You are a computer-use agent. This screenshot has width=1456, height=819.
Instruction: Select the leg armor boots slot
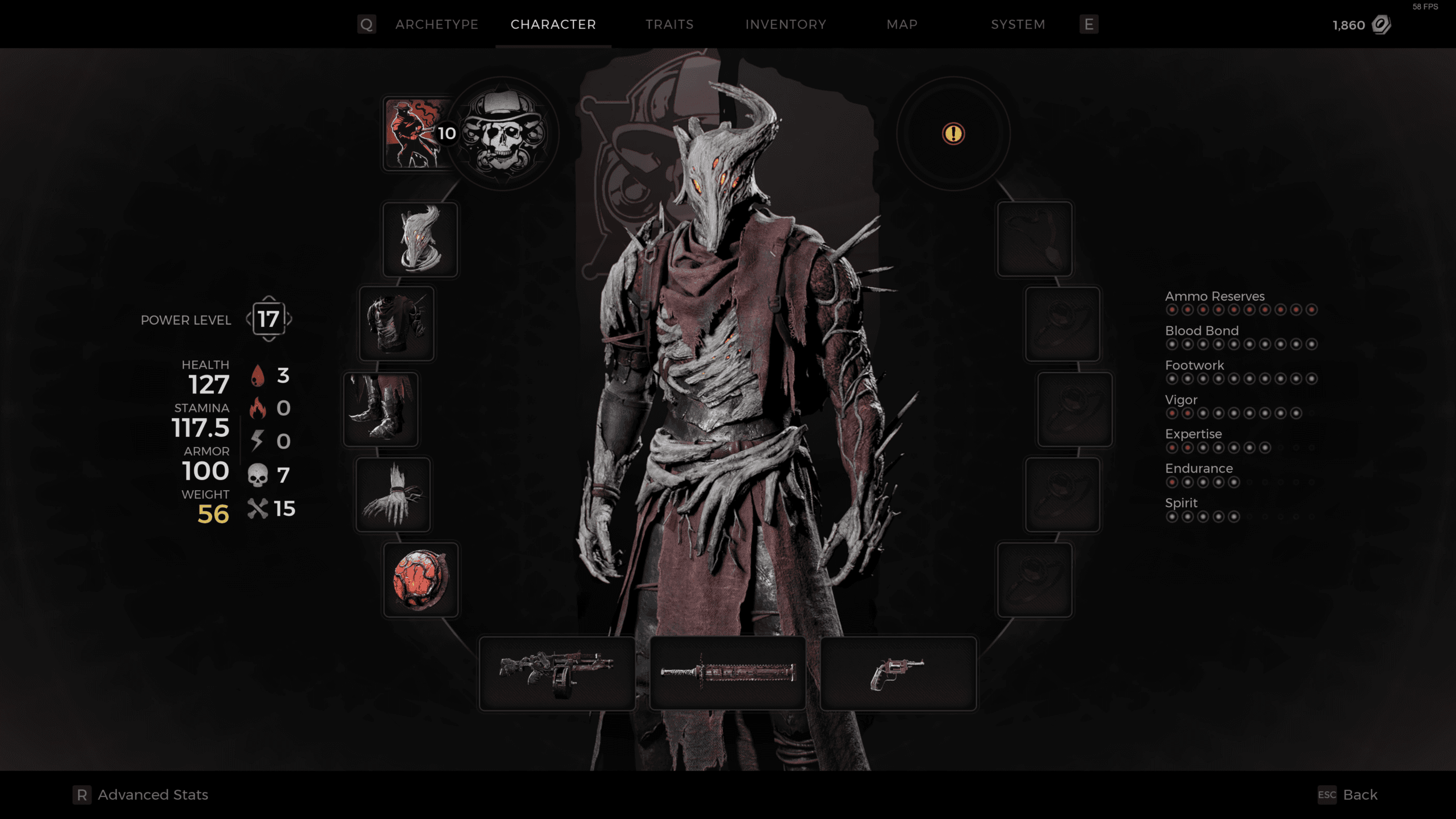[x=380, y=409]
